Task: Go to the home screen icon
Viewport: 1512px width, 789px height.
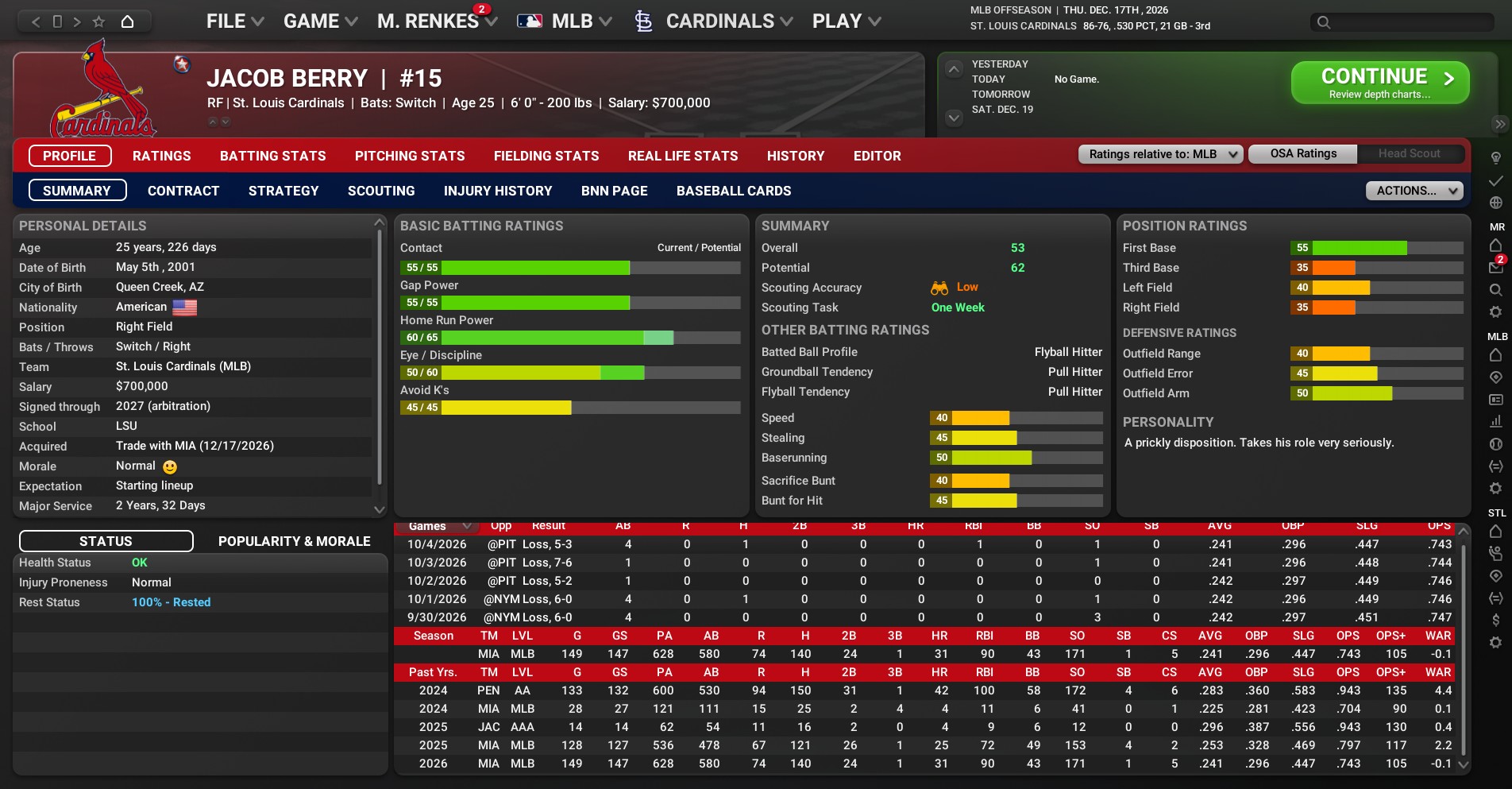Action: 127,21
